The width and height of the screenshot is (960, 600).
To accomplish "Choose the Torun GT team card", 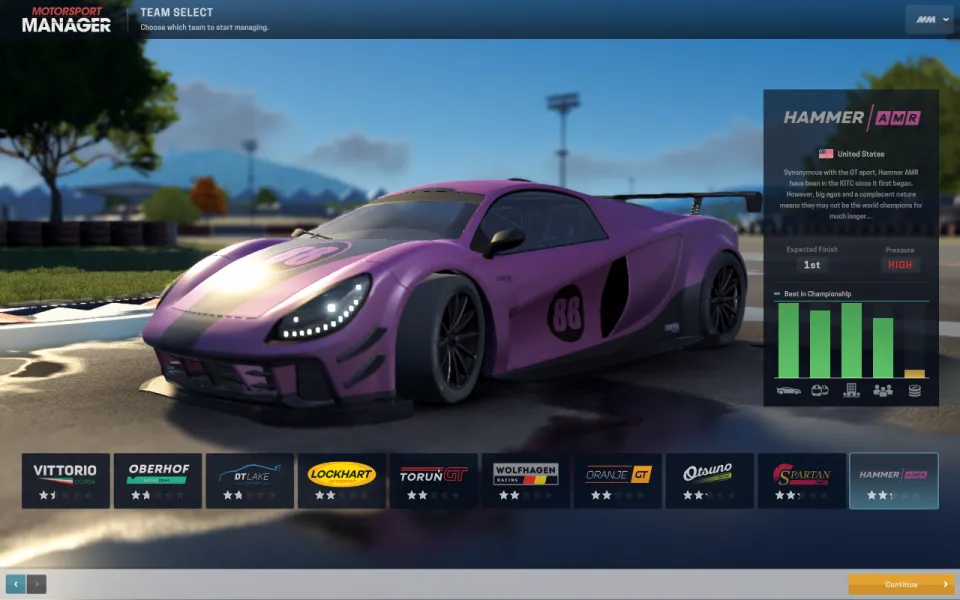I will (434, 481).
